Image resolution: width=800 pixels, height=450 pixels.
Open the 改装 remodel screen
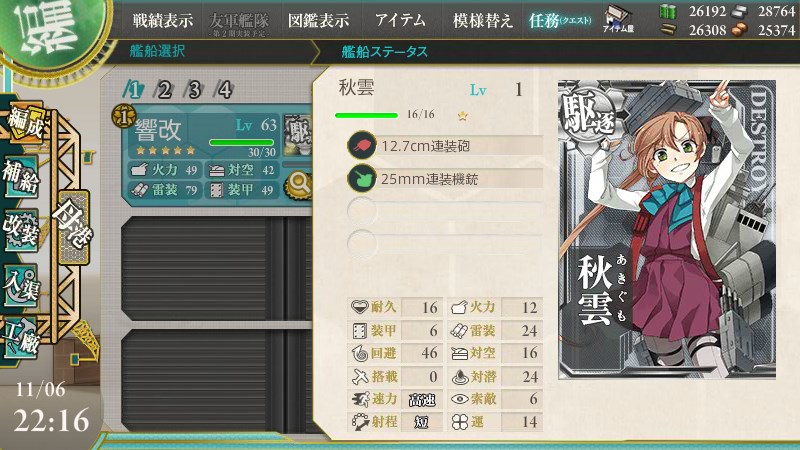[x=22, y=228]
